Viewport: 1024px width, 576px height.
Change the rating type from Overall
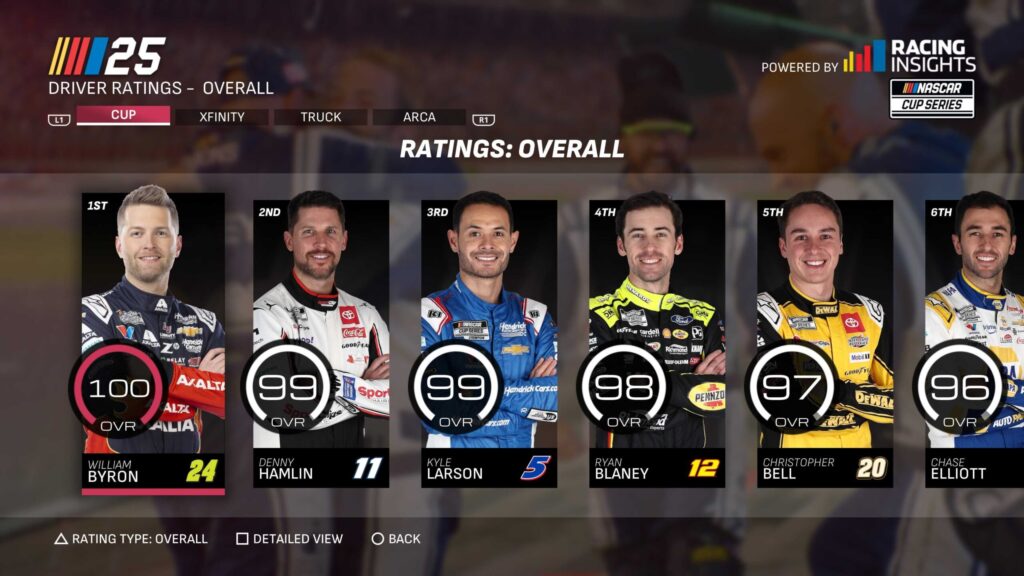tap(131, 539)
